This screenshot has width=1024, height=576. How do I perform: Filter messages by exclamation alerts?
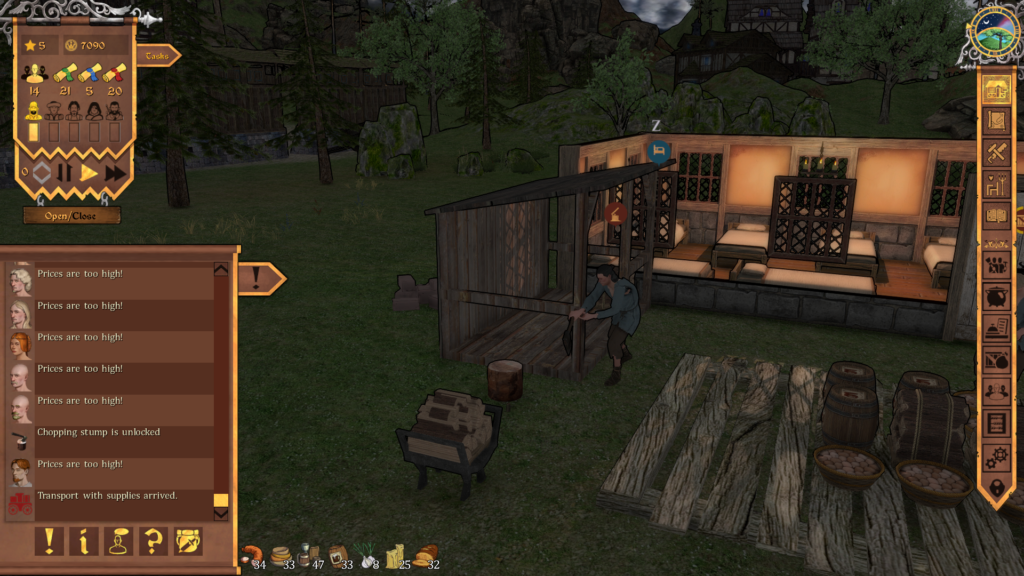click(48, 541)
